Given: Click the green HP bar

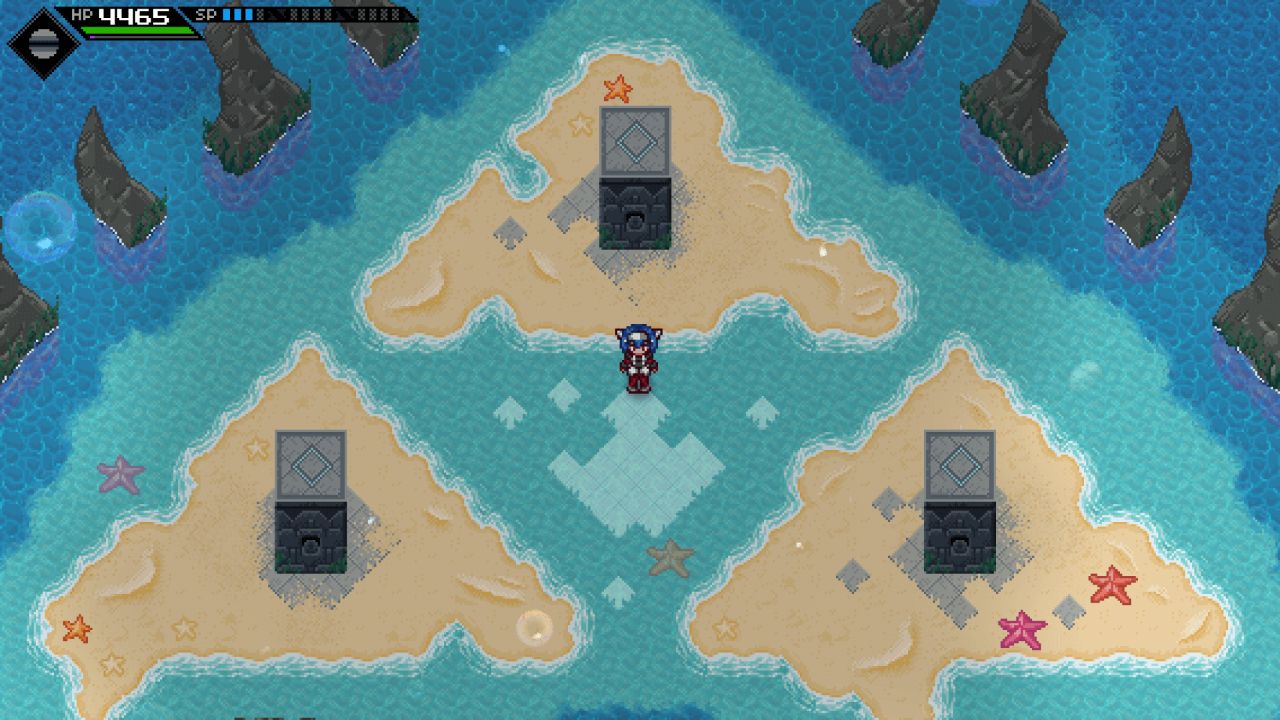Looking at the screenshot, I should pos(135,28).
